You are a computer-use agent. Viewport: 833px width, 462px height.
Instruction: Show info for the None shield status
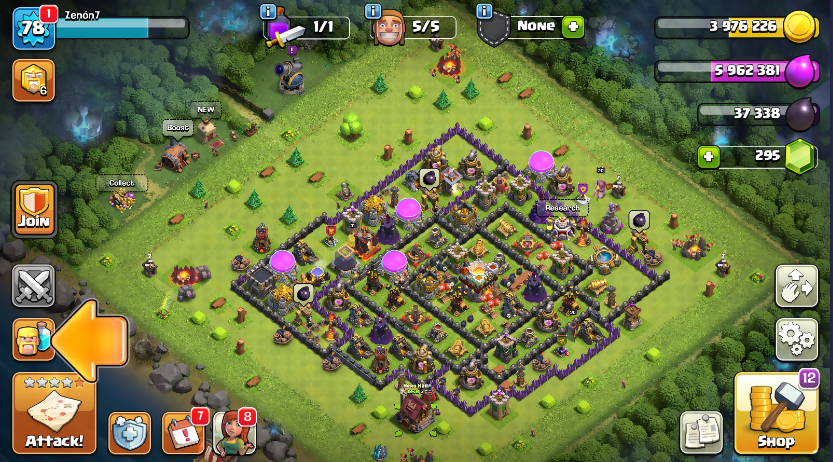coord(485,11)
